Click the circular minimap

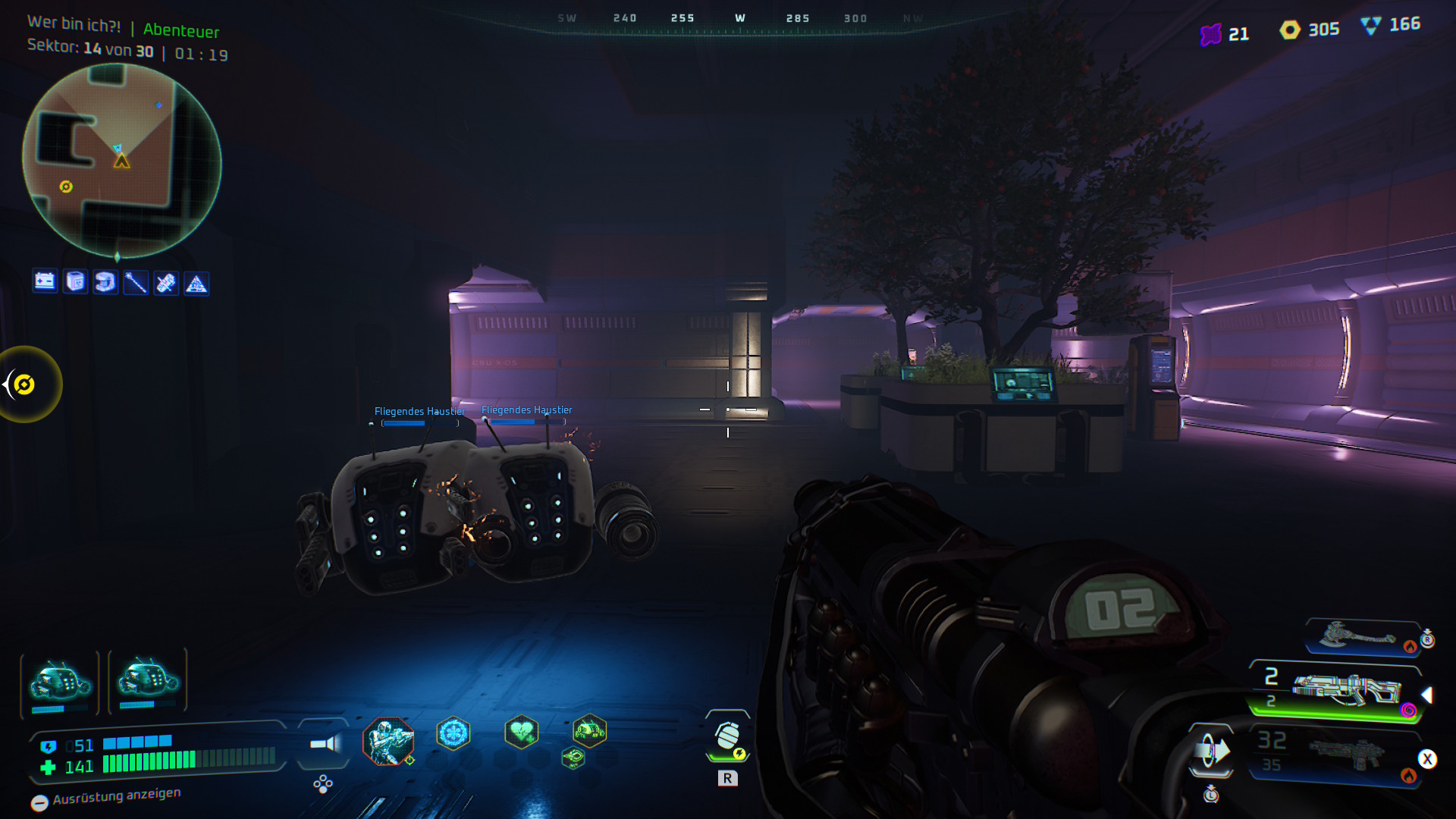coord(121,161)
